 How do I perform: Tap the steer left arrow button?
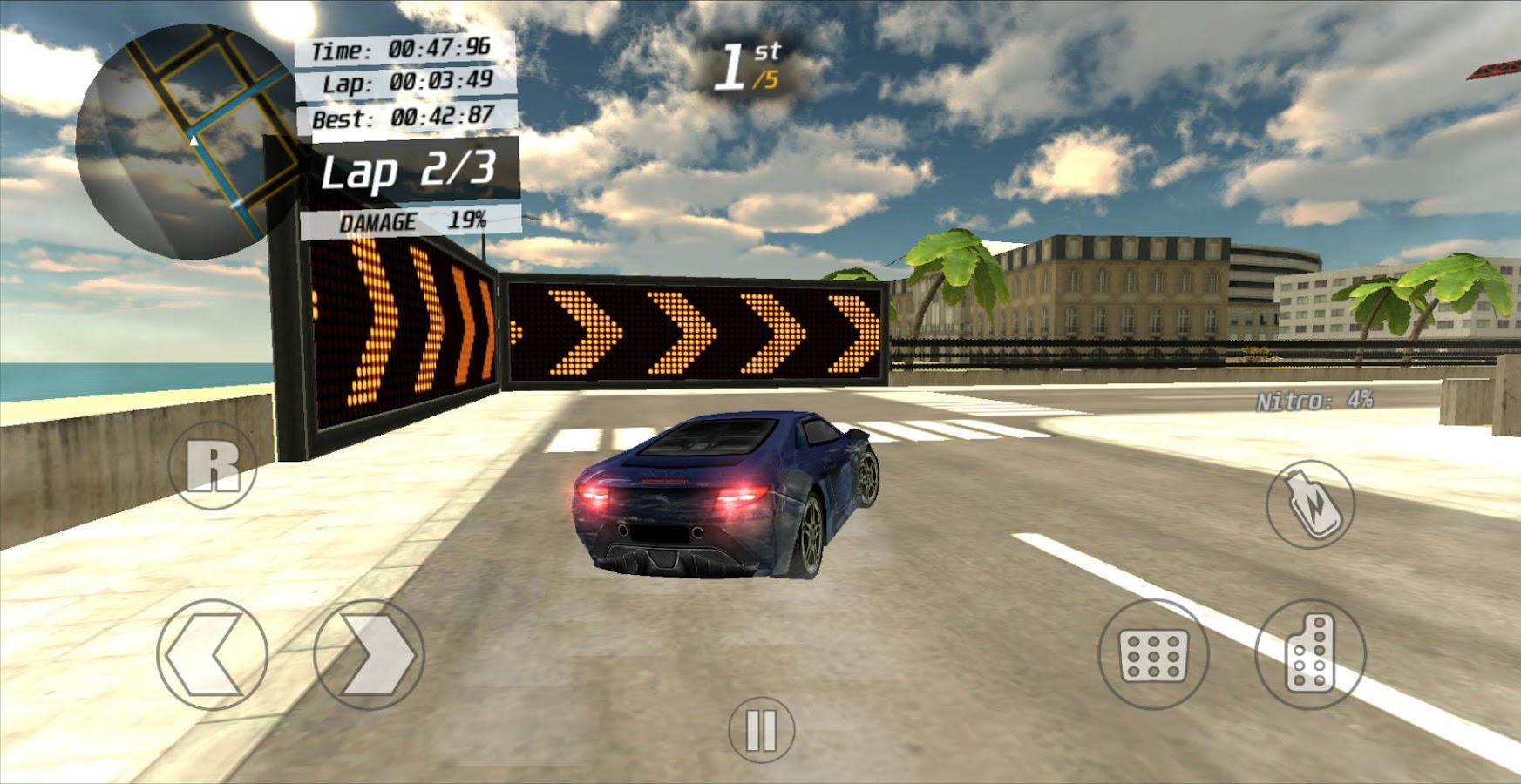coord(212,654)
